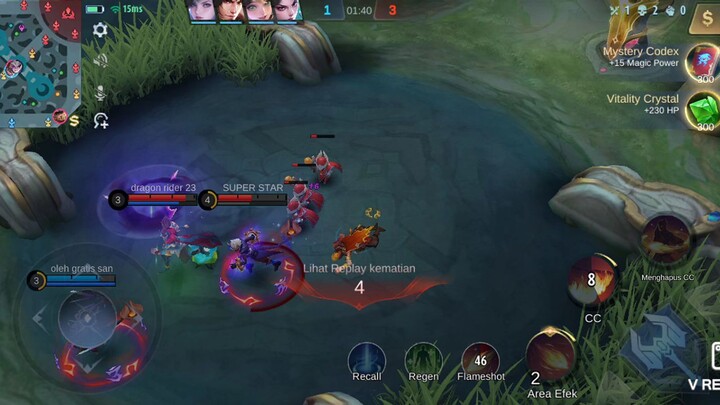Screen dimensions: 720x405
Task: Tap the basic attack button
Action: [x=660, y=345]
